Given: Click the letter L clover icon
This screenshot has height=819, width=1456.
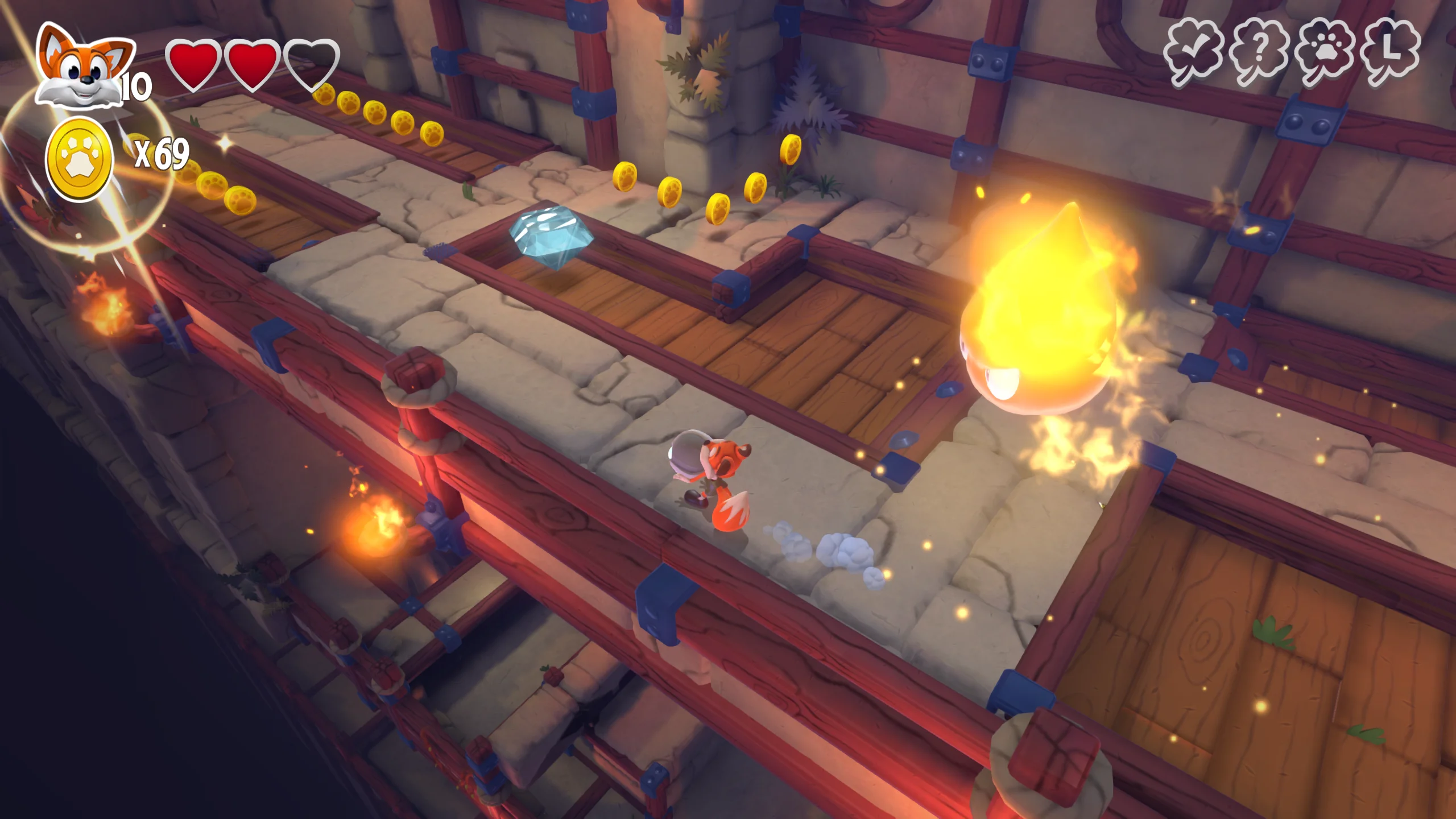Looking at the screenshot, I should 1391,52.
